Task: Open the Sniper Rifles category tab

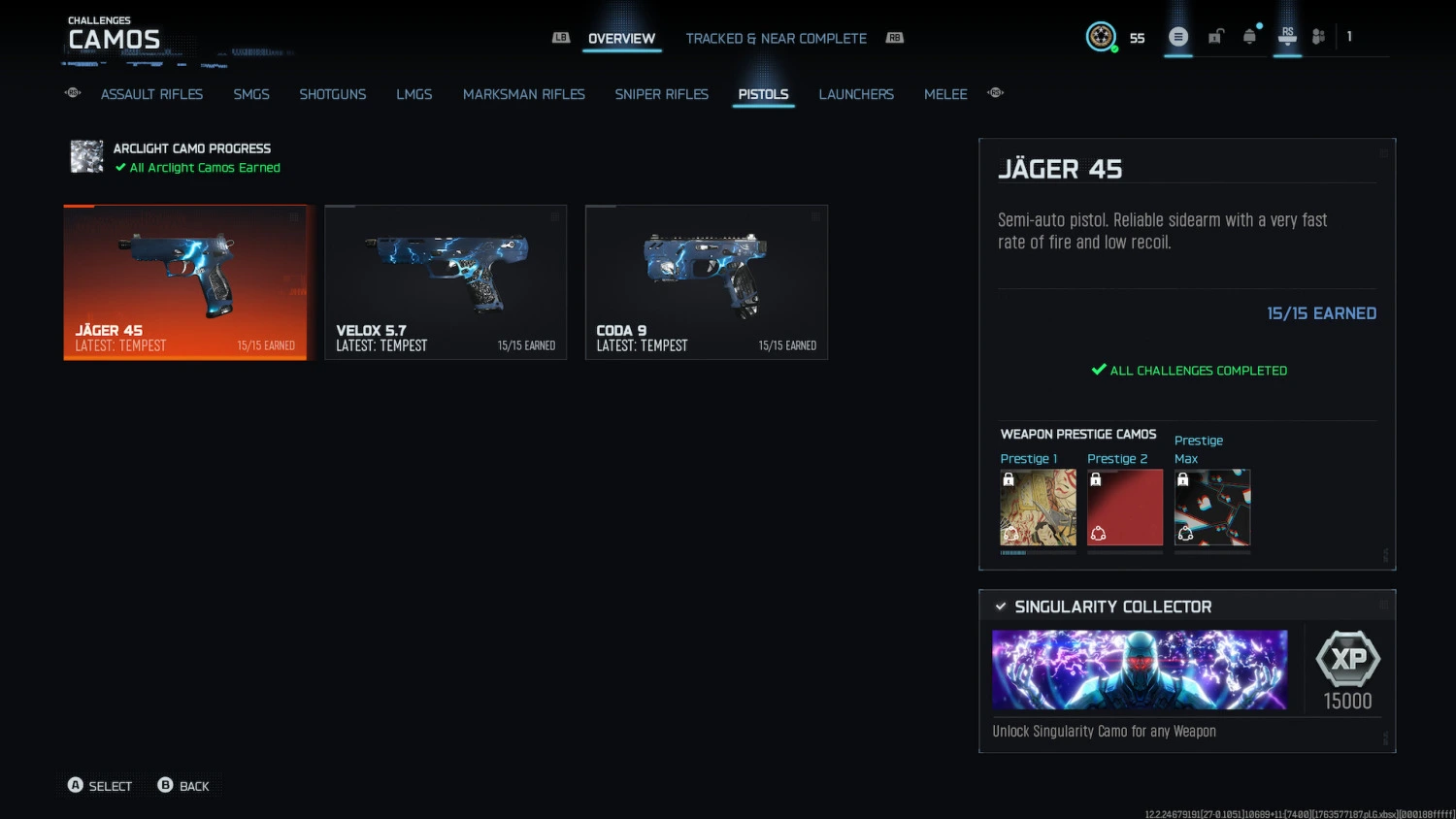Action: [x=661, y=94]
